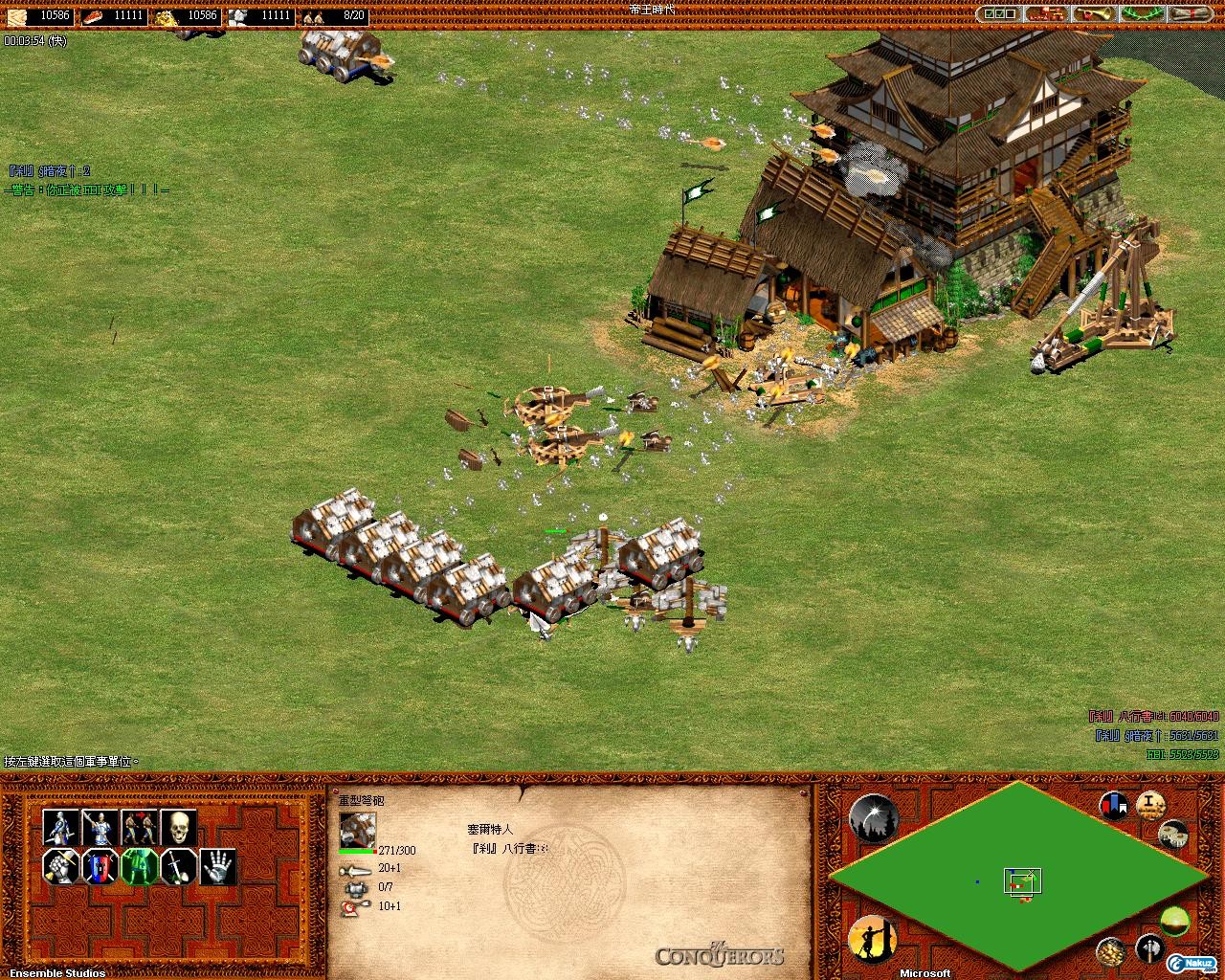Open the technology tree button
The height and width of the screenshot is (980, 1225).
1046,14
